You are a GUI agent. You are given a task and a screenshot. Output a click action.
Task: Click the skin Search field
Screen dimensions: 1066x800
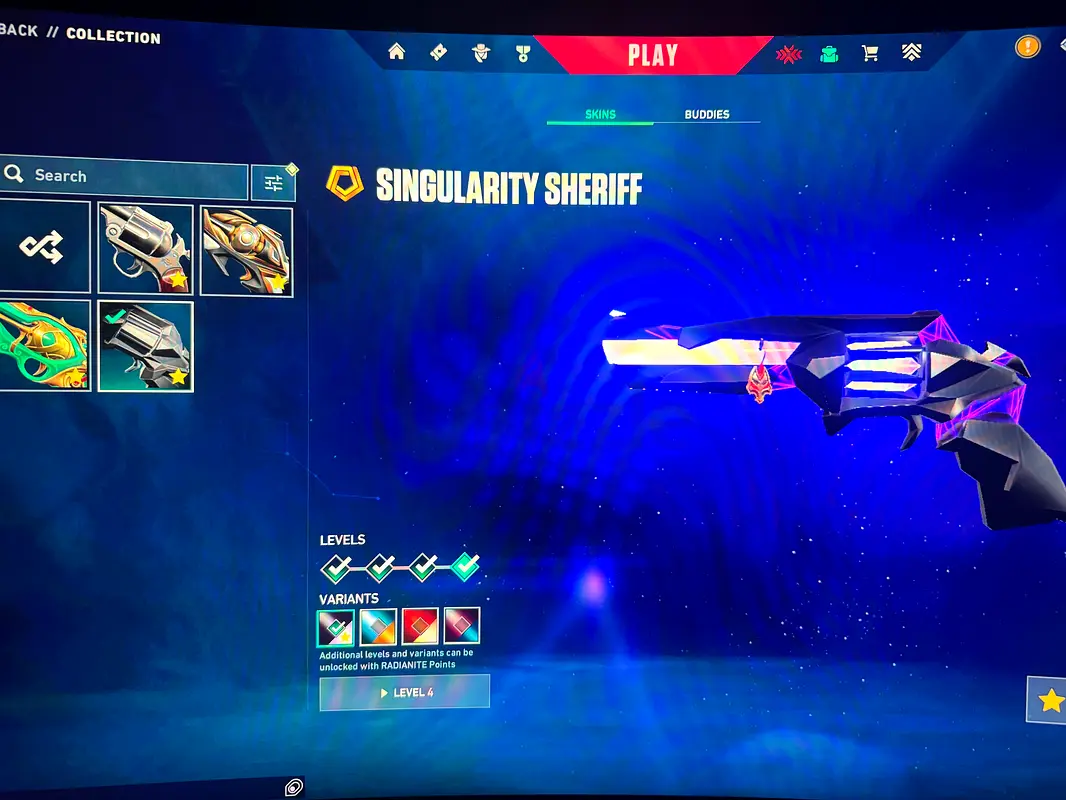[x=125, y=176]
